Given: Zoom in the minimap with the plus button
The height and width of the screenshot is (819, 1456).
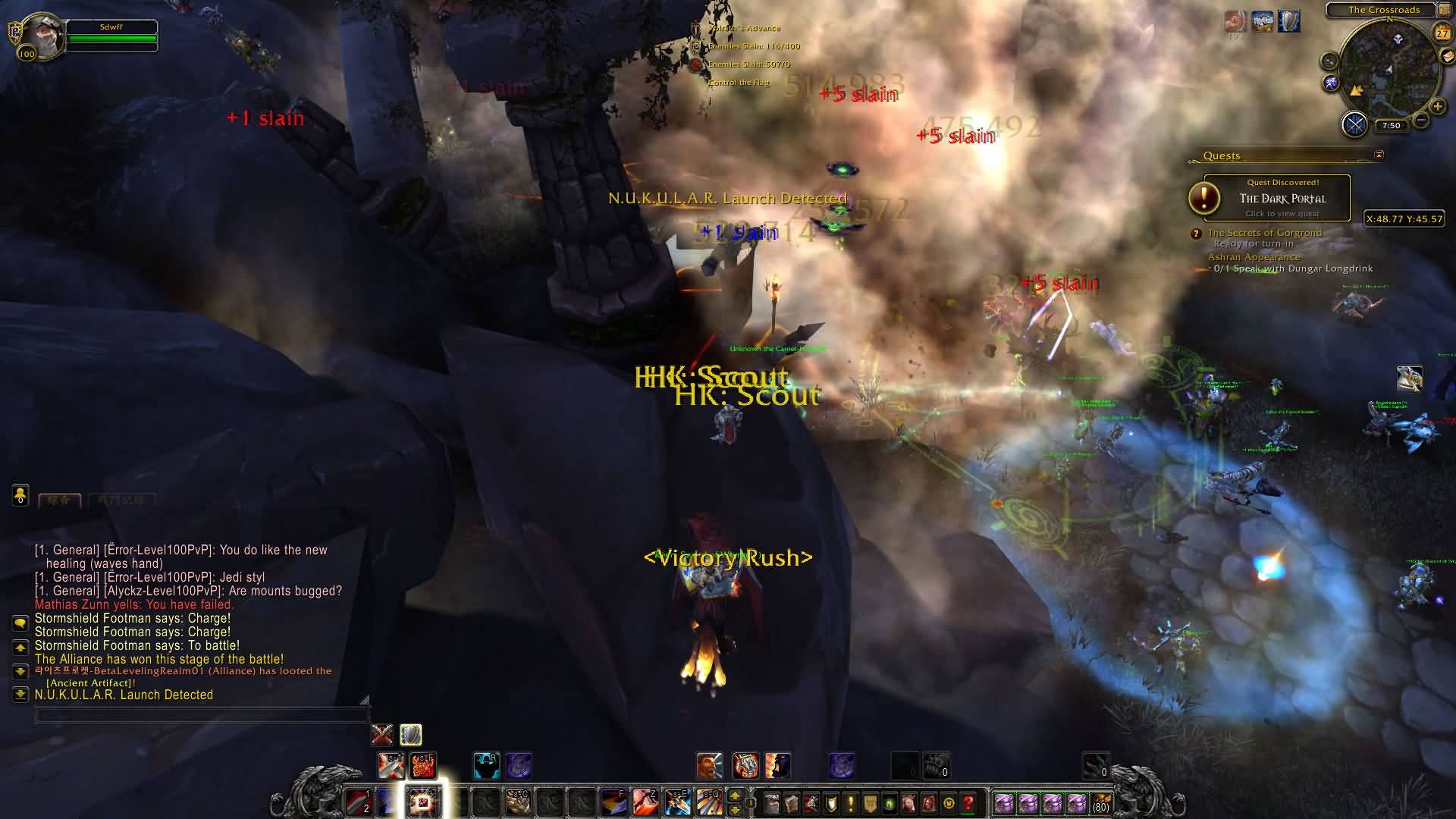Looking at the screenshot, I should (x=1437, y=107).
